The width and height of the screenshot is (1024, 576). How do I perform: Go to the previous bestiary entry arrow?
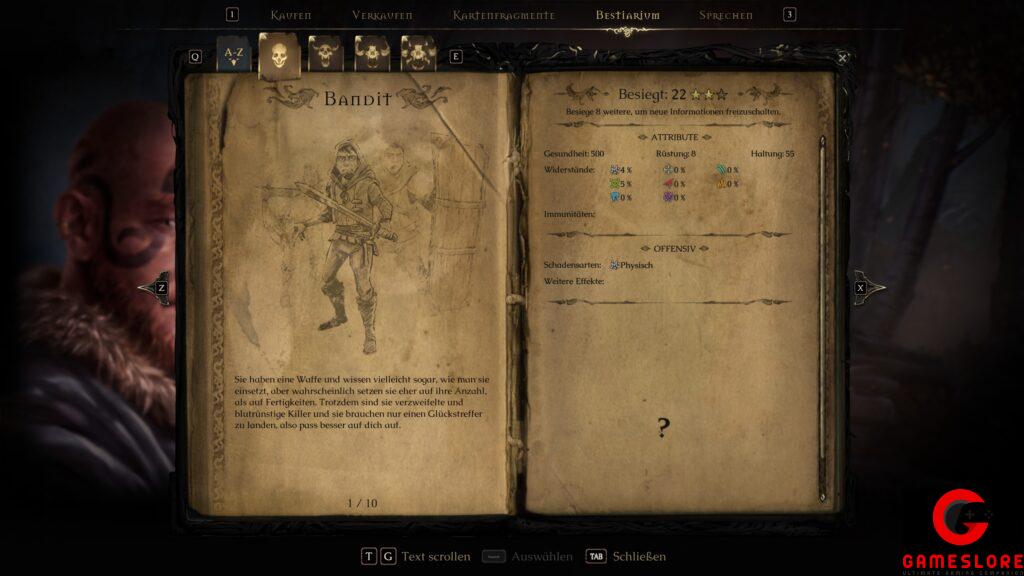[x=155, y=288]
